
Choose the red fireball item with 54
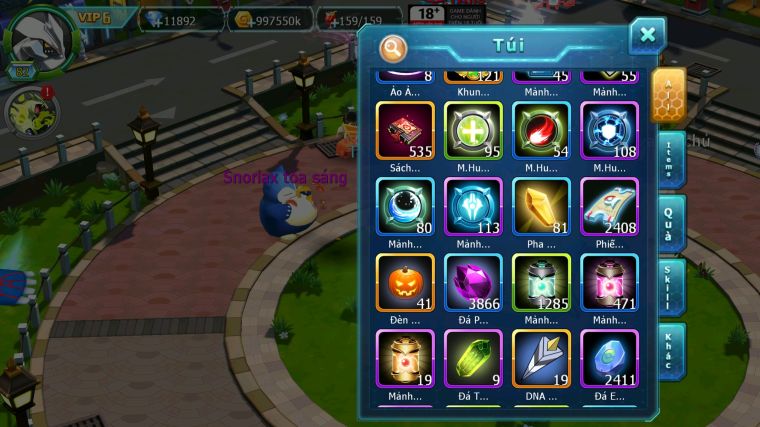[541, 132]
